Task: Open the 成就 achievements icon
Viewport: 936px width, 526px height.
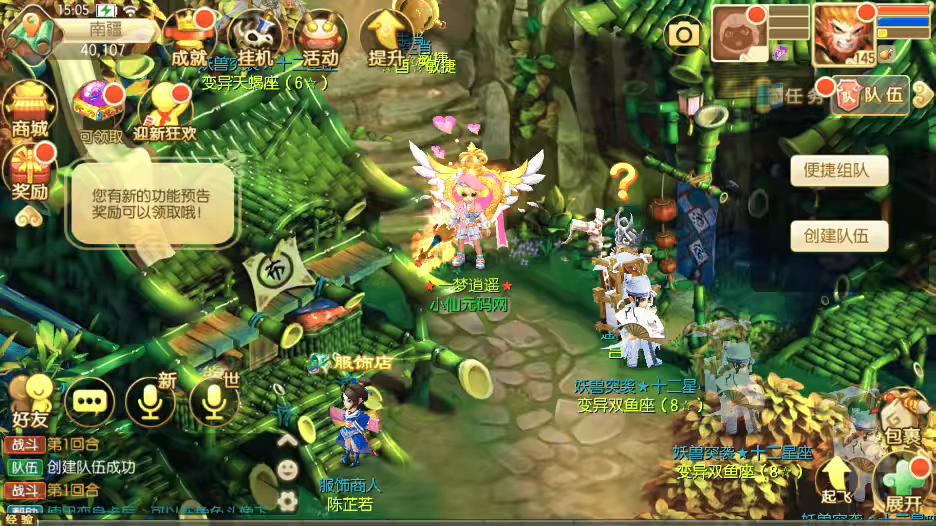Action: (190, 40)
